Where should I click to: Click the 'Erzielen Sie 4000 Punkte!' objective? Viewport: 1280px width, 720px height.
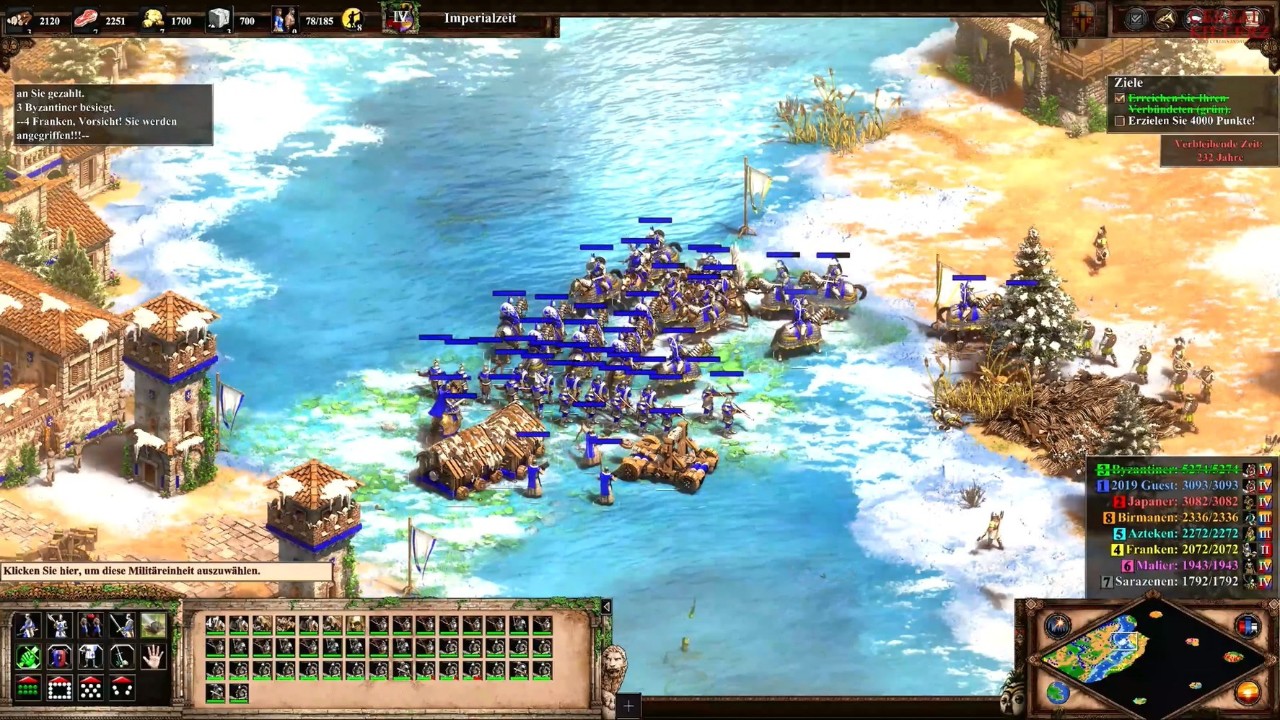pos(1190,121)
